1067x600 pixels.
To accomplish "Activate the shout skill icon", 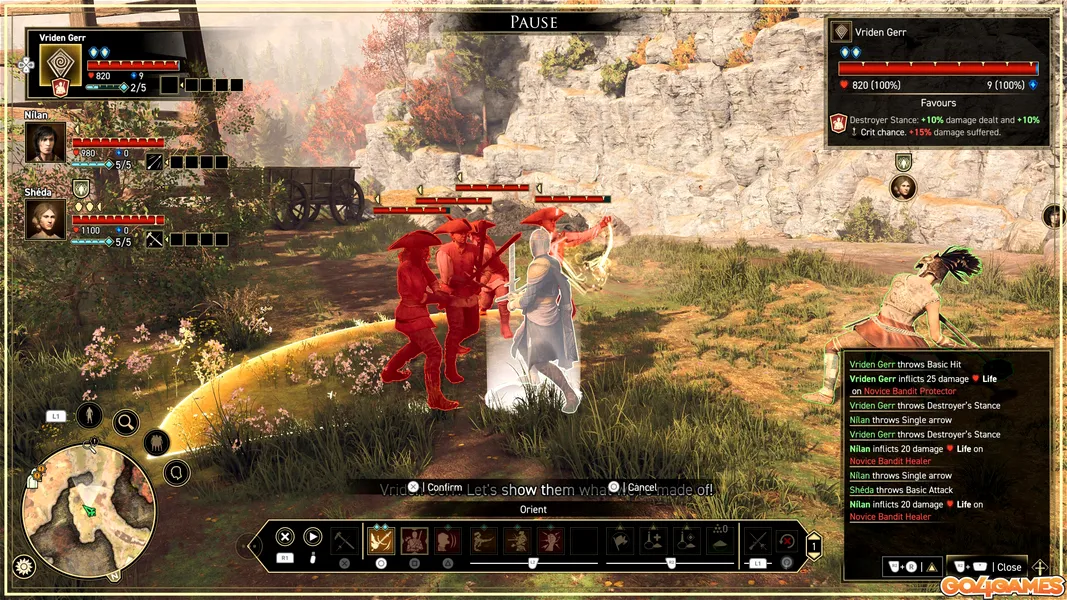I will 449,541.
